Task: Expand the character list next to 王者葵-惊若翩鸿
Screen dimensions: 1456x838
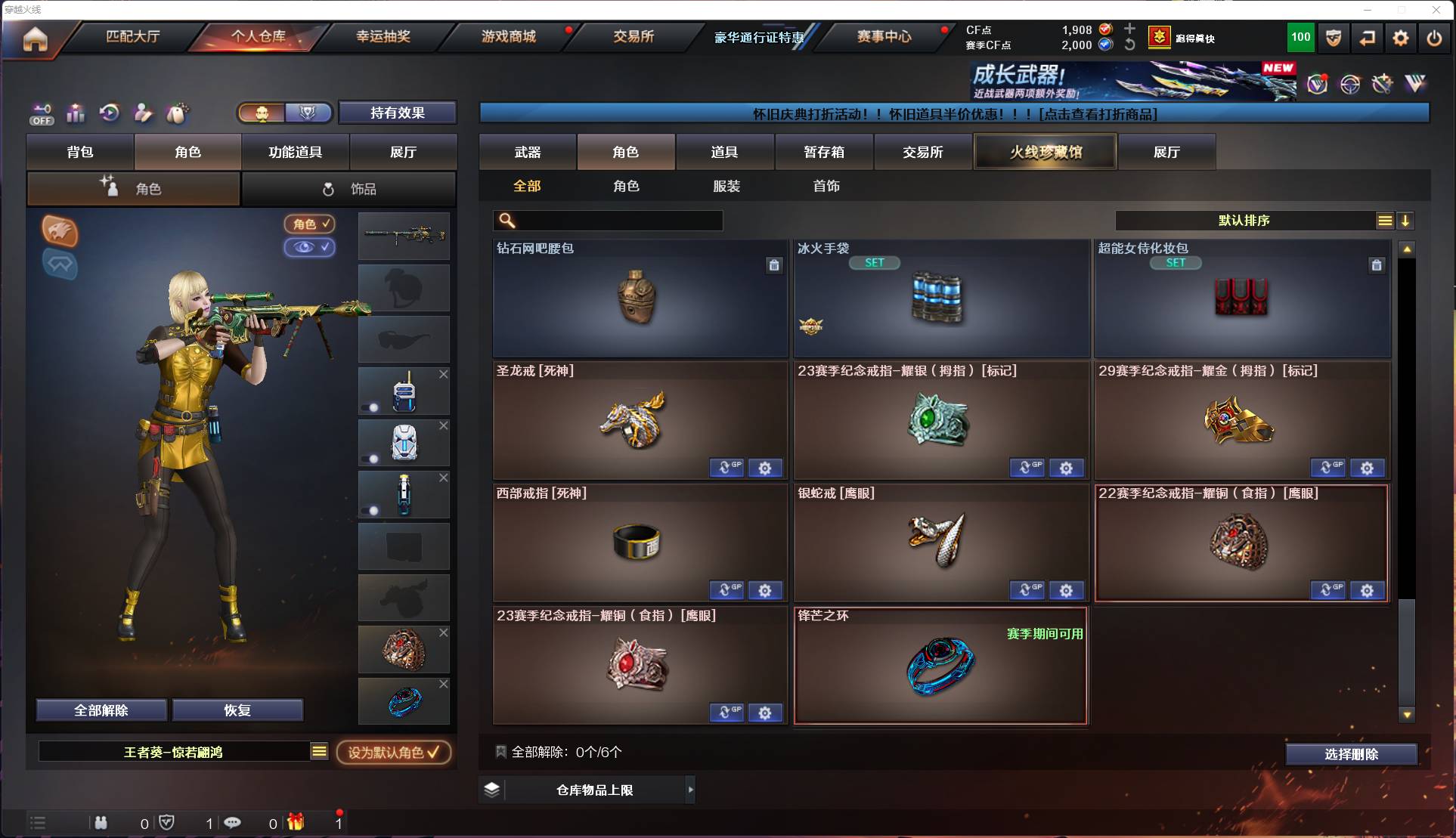Action: tap(319, 751)
